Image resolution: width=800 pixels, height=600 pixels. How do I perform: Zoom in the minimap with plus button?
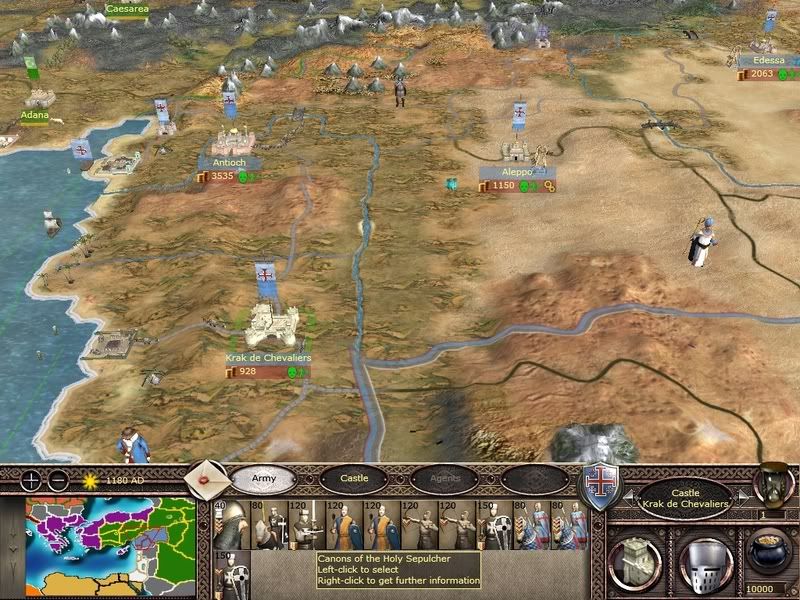click(x=33, y=479)
